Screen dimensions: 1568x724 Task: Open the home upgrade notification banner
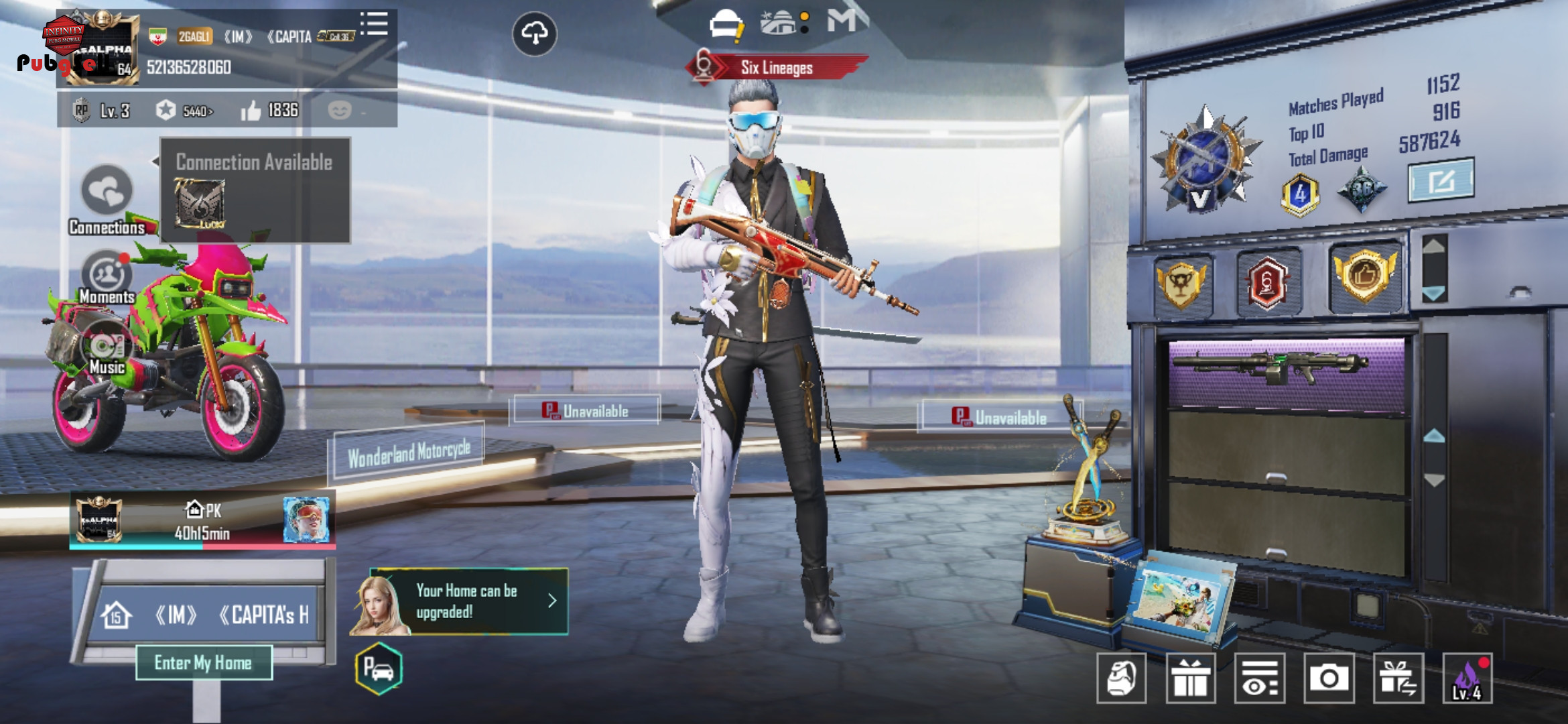tap(467, 601)
